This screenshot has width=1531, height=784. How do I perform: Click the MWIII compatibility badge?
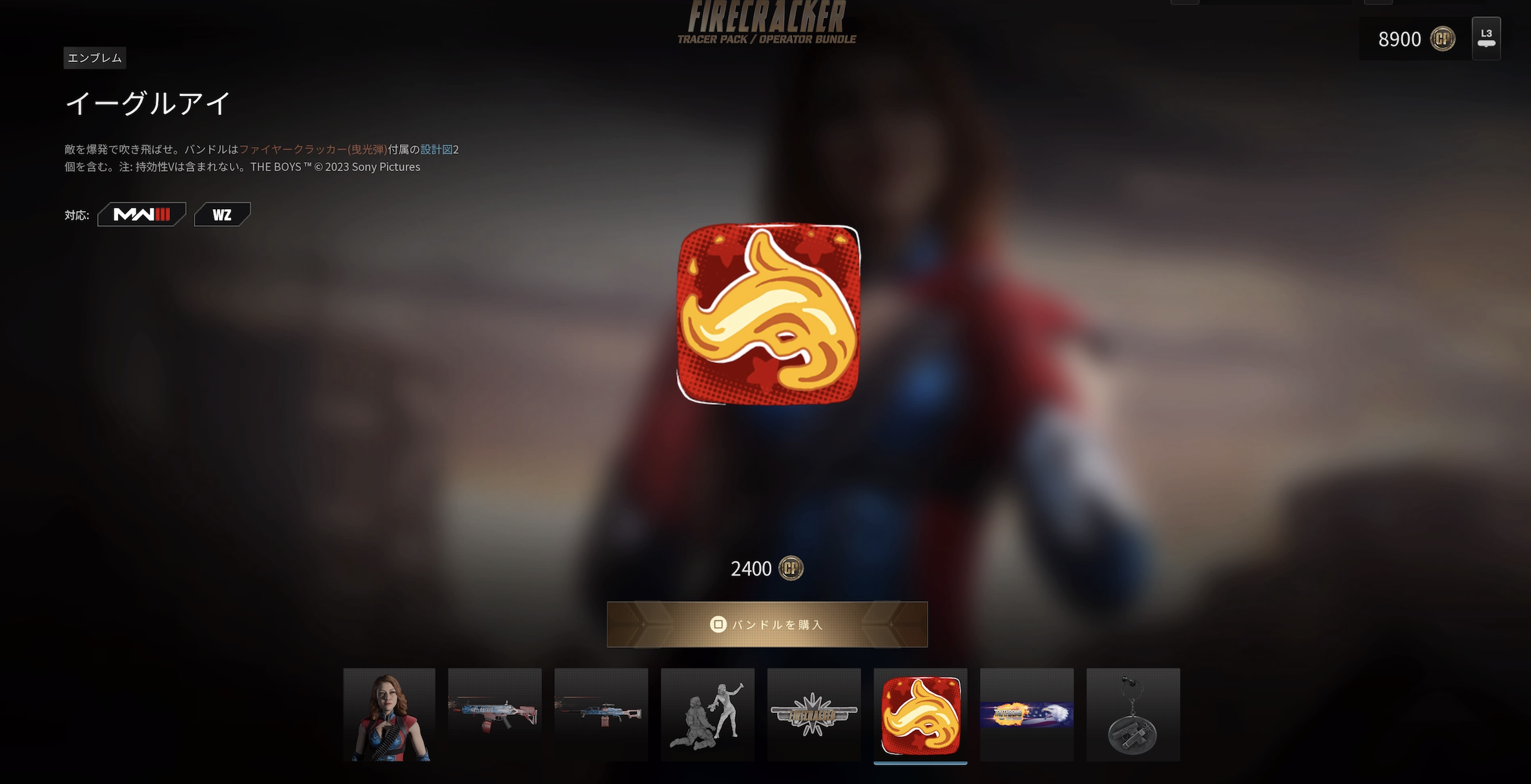141,214
